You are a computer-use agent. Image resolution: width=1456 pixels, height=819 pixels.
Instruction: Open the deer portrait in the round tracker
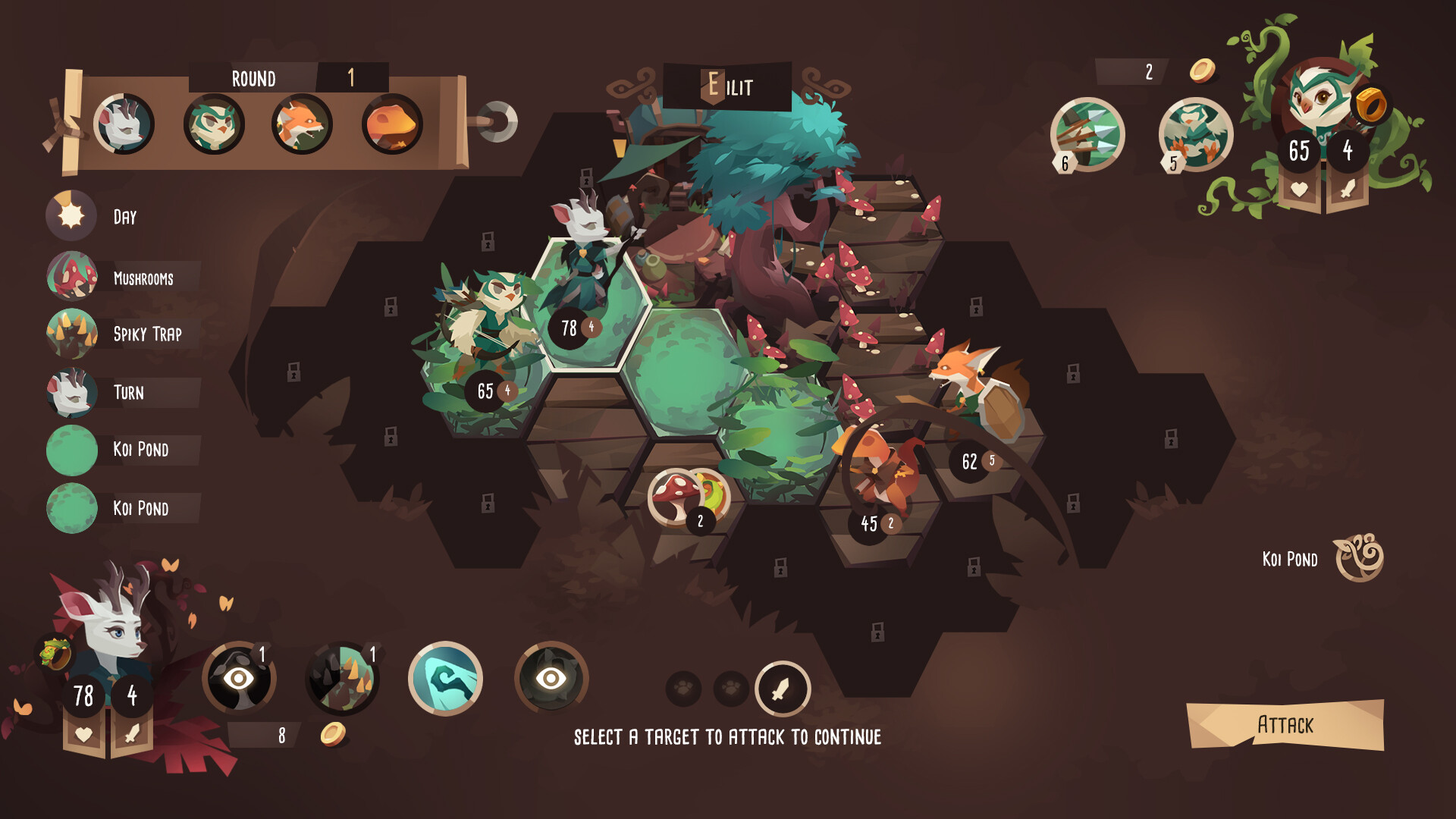[x=127, y=121]
